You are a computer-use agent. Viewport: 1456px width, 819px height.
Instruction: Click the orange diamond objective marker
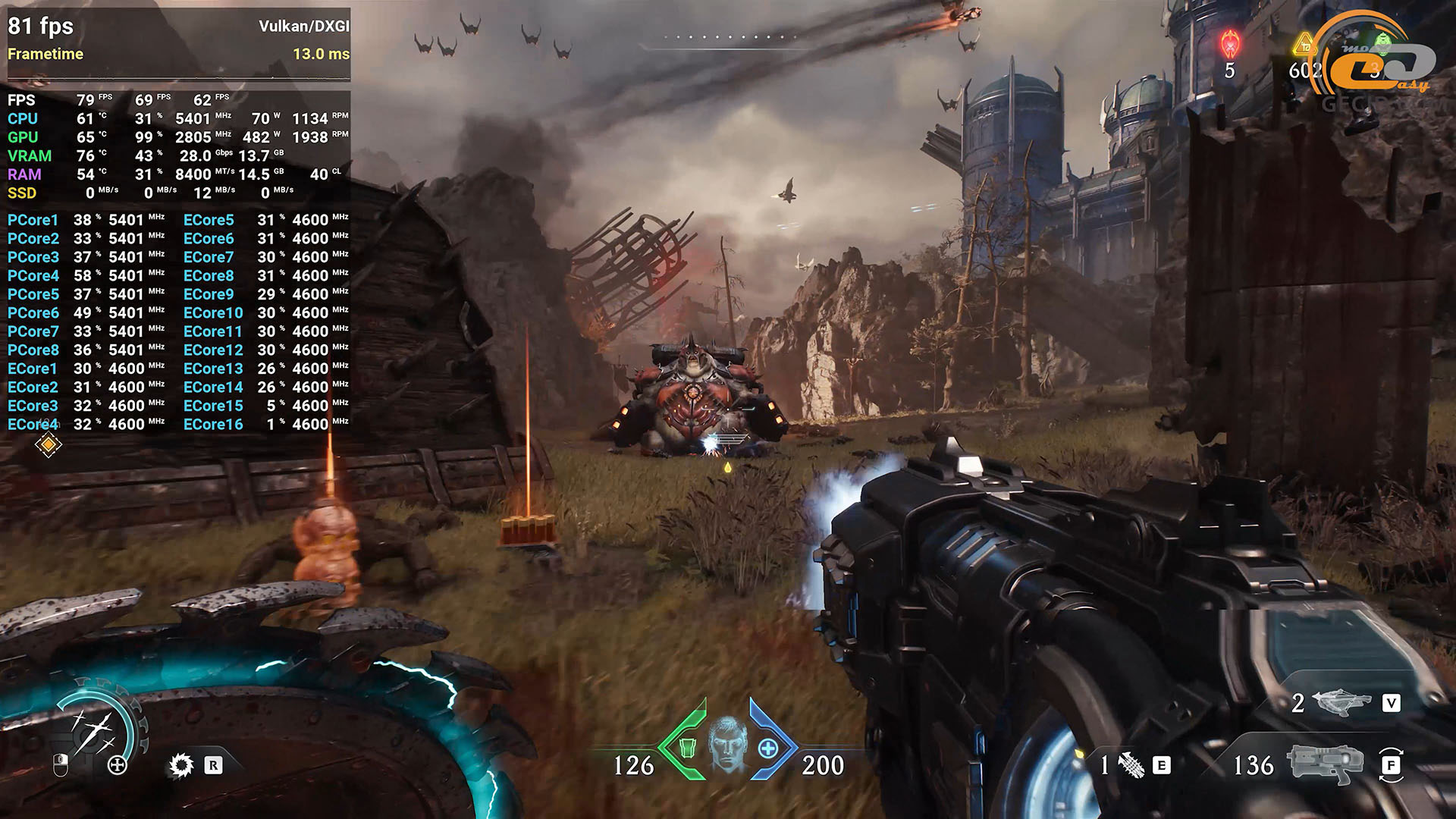click(x=48, y=445)
